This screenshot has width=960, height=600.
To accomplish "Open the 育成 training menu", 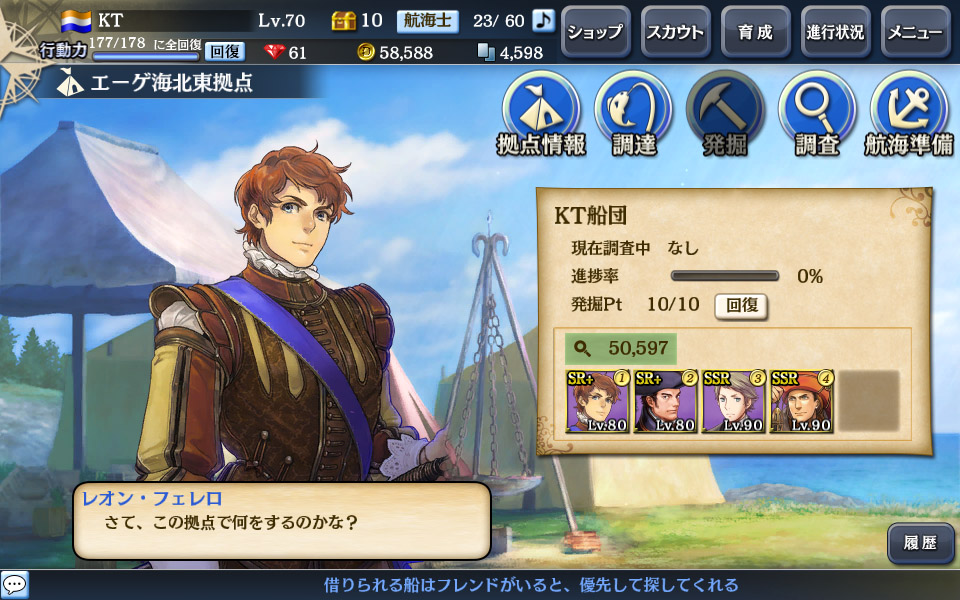I will 754,32.
